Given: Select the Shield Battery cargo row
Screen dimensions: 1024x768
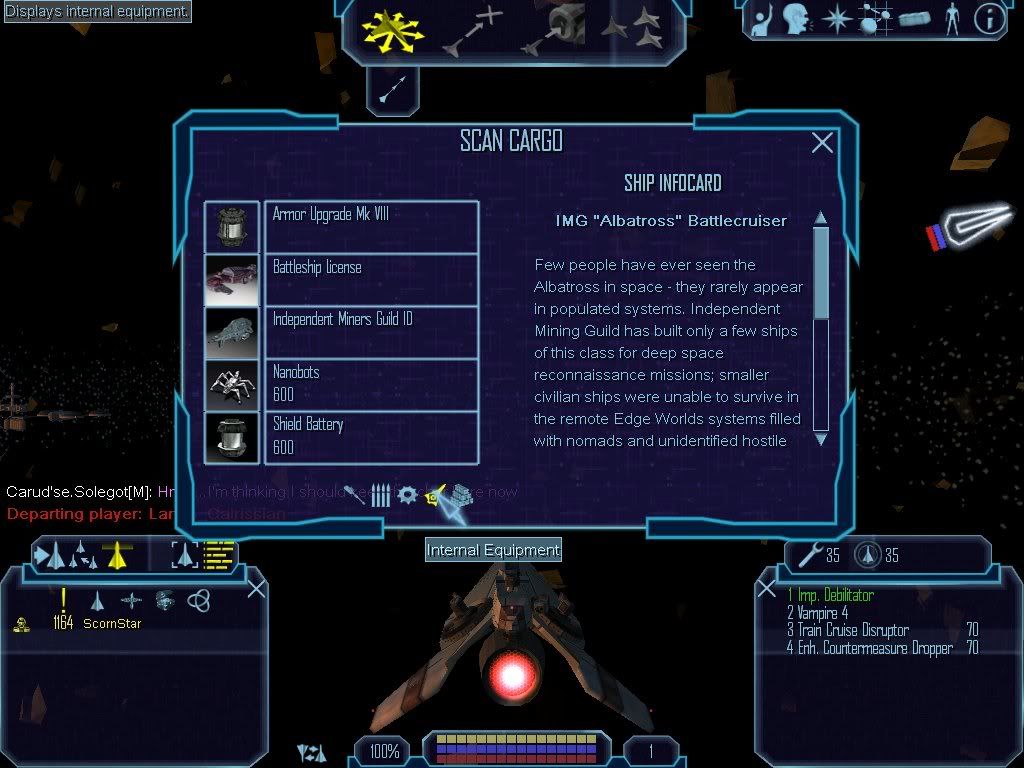Looking at the screenshot, I should click(371, 436).
